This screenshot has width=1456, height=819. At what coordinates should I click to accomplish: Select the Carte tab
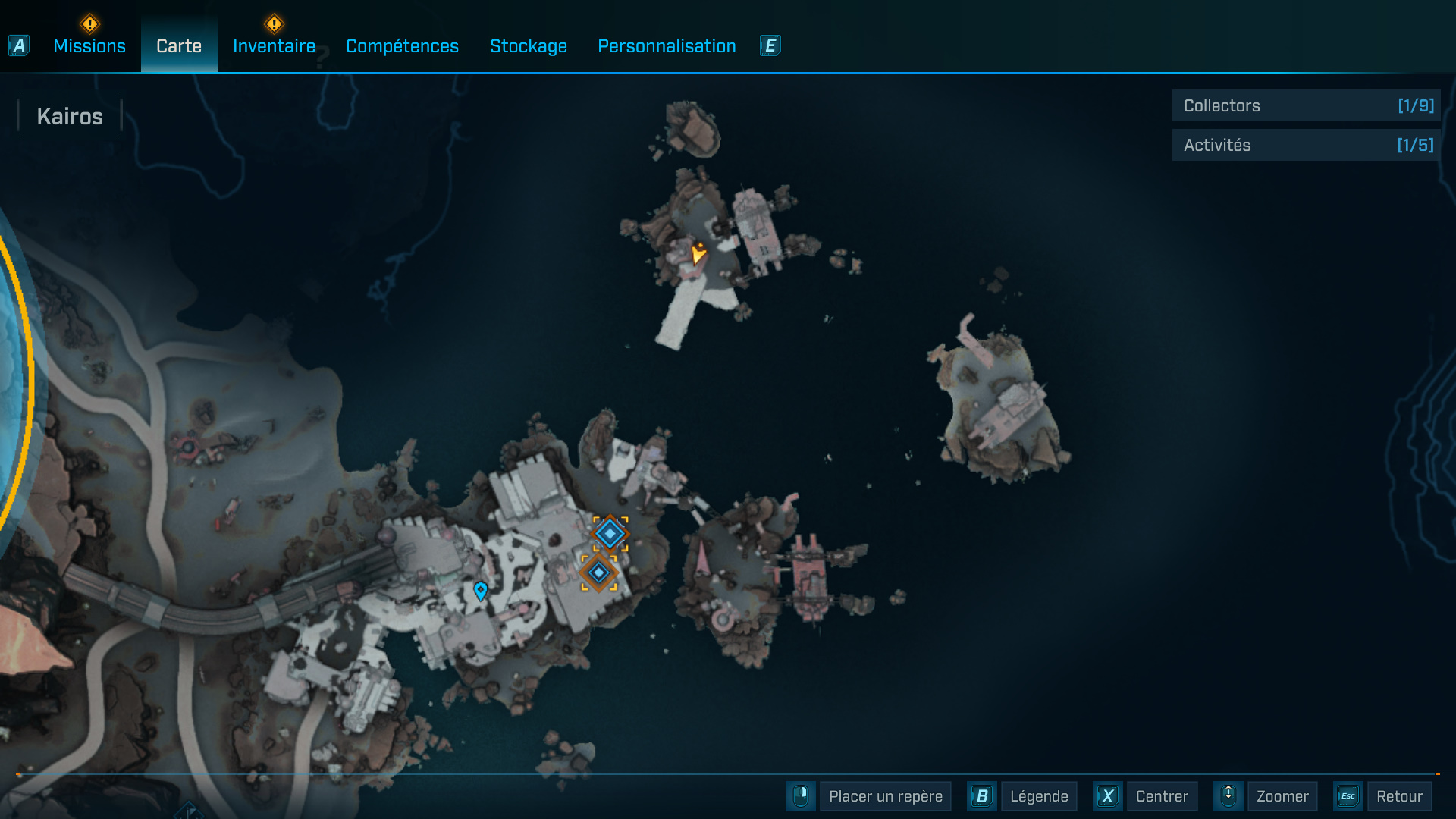[179, 46]
